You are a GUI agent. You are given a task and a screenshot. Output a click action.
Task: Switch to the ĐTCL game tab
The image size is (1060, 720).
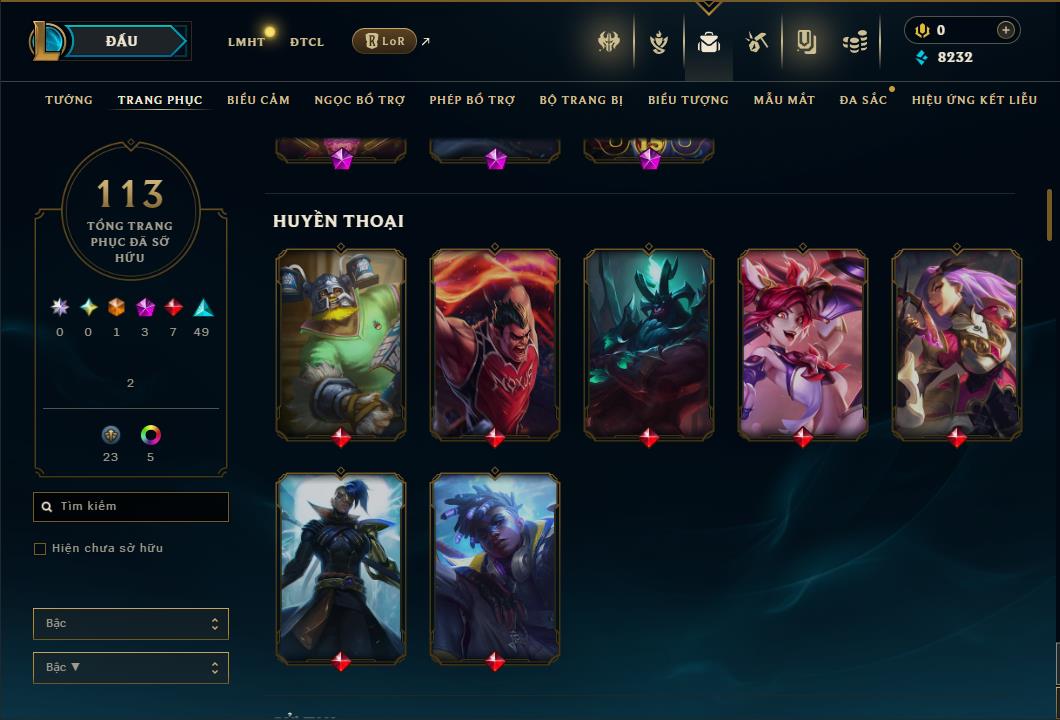click(307, 42)
